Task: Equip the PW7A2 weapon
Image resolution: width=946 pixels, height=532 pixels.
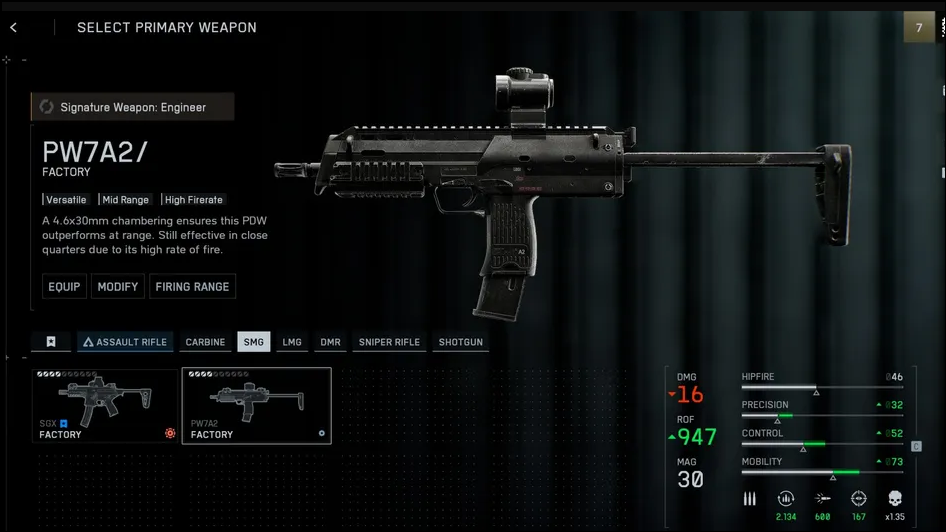Action: pos(64,287)
